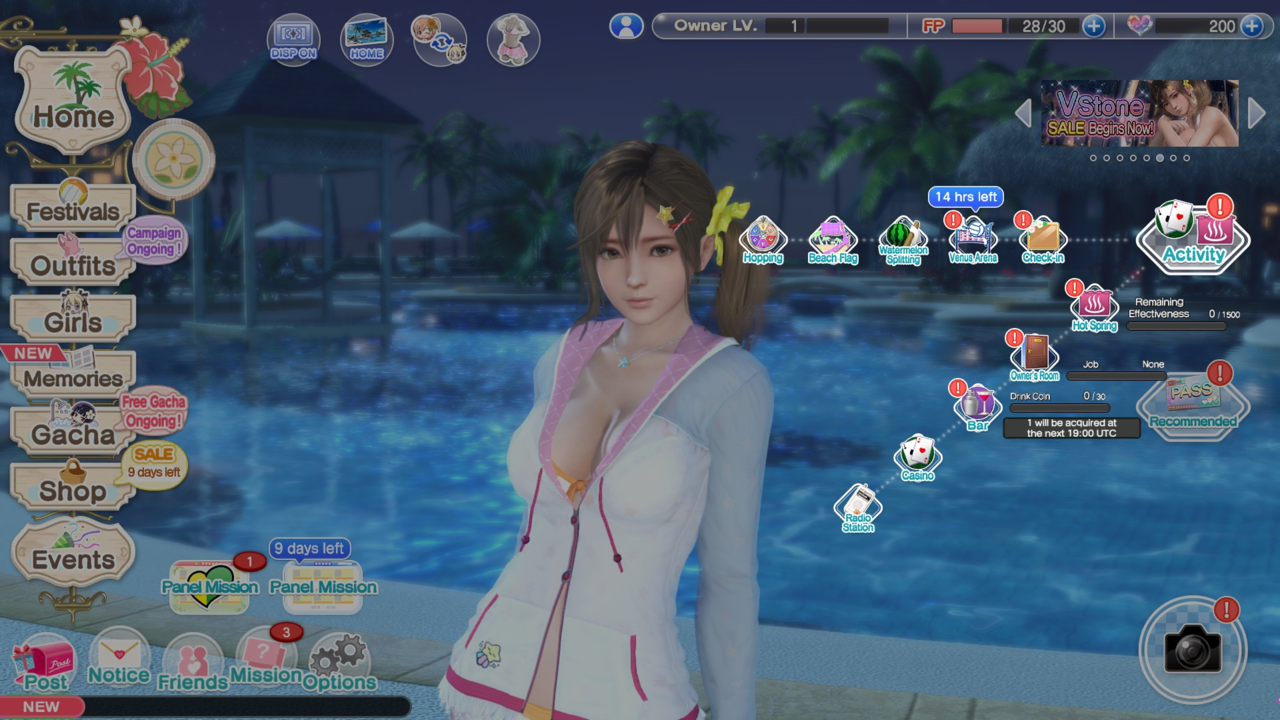
Task: Show next banner with right arrow
Action: [1257, 113]
